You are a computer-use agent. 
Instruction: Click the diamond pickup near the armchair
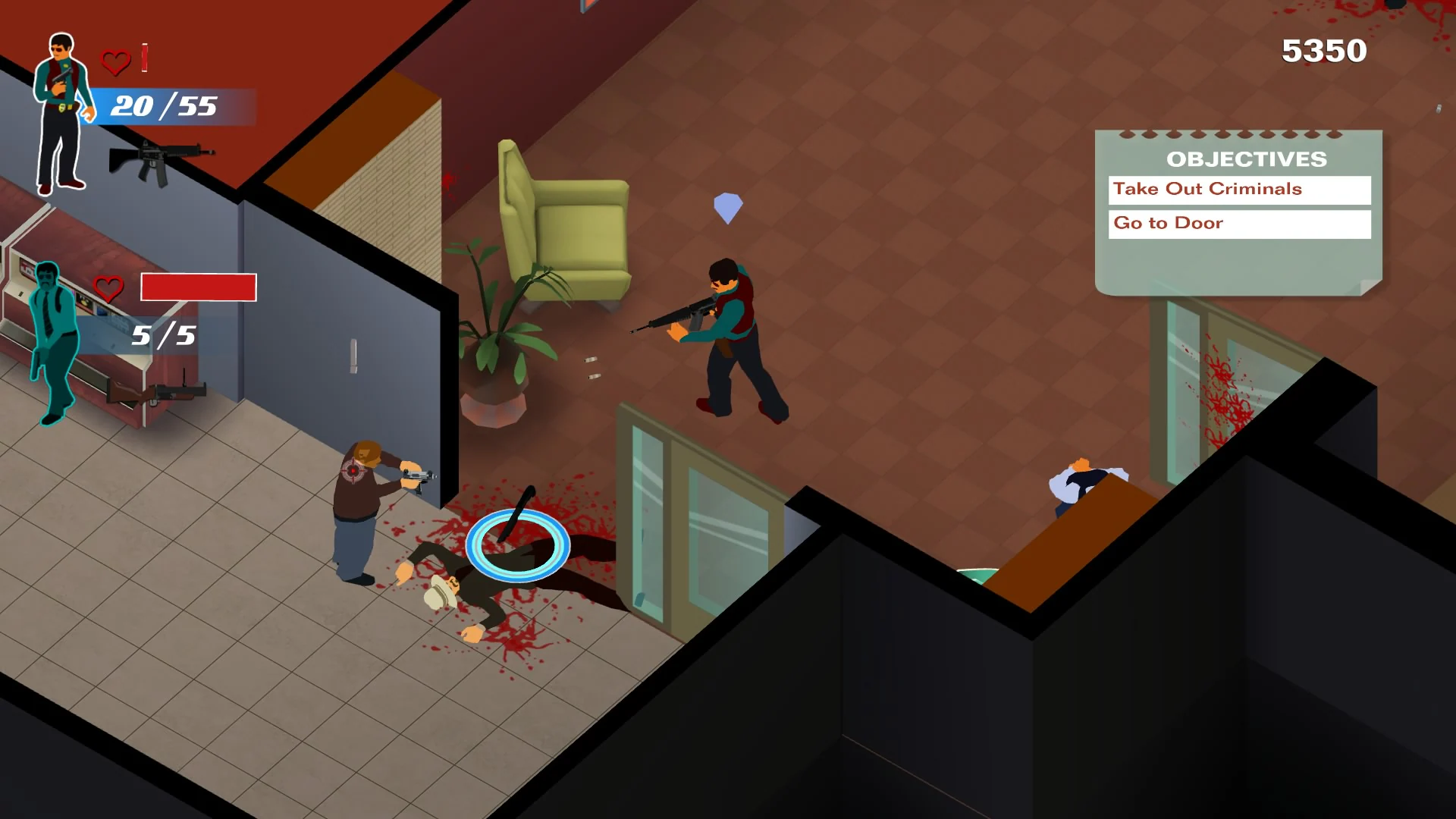pyautogui.click(x=726, y=206)
